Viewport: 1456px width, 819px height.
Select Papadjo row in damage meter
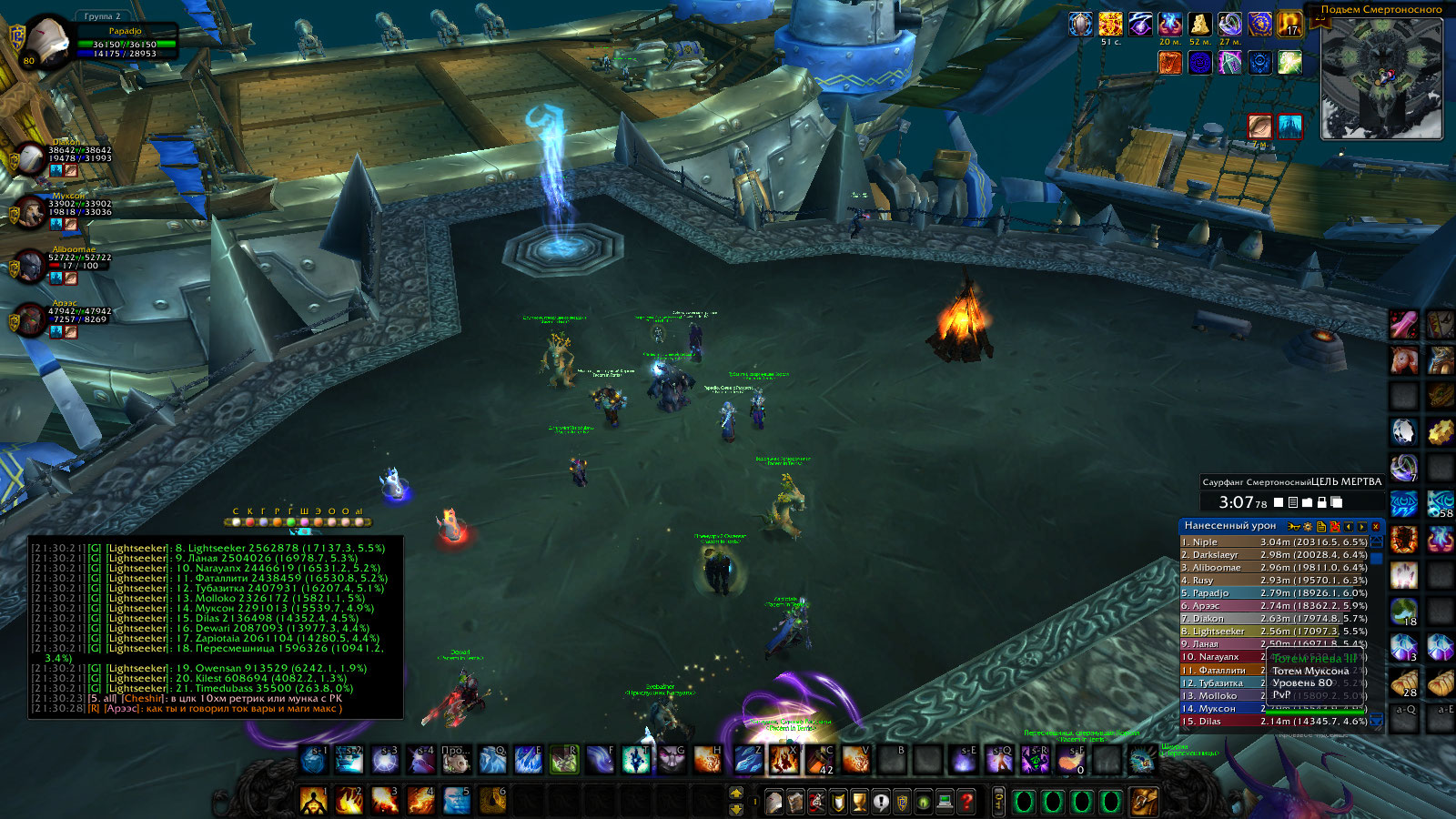(1274, 592)
